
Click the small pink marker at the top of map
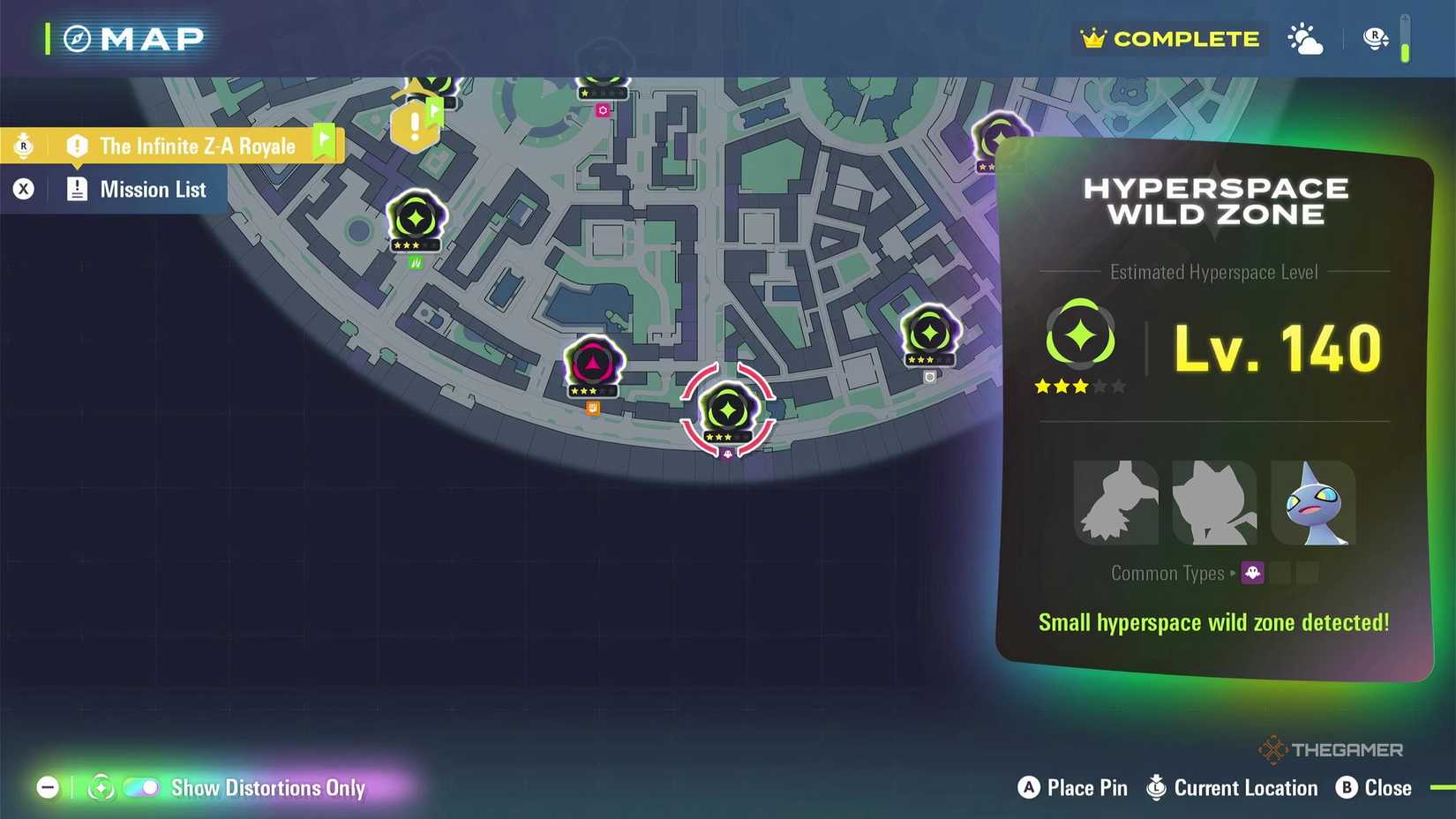click(x=603, y=109)
